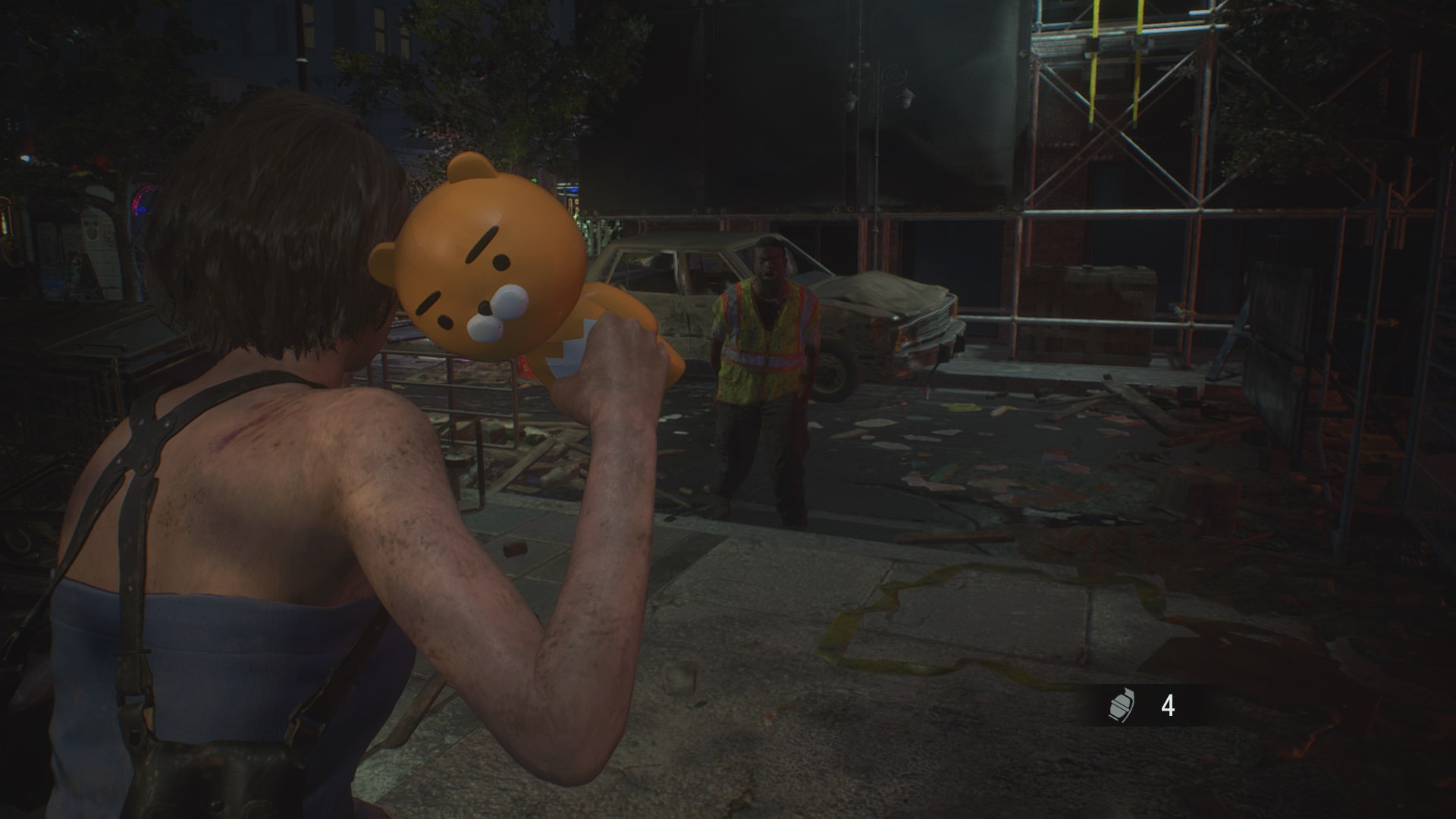Select the hand grenade weapon icon
Image resolution: width=1456 pixels, height=819 pixels.
(1119, 707)
